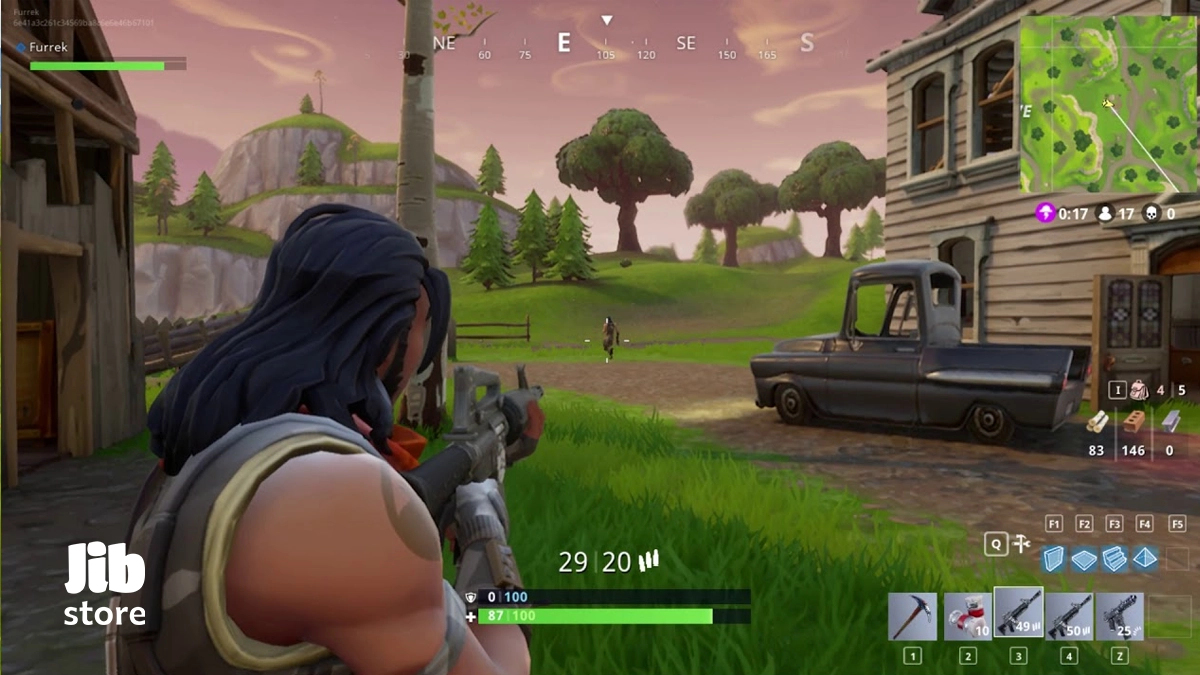The image size is (1200, 675).
Task: Select the wall building piece
Action: 1052,559
